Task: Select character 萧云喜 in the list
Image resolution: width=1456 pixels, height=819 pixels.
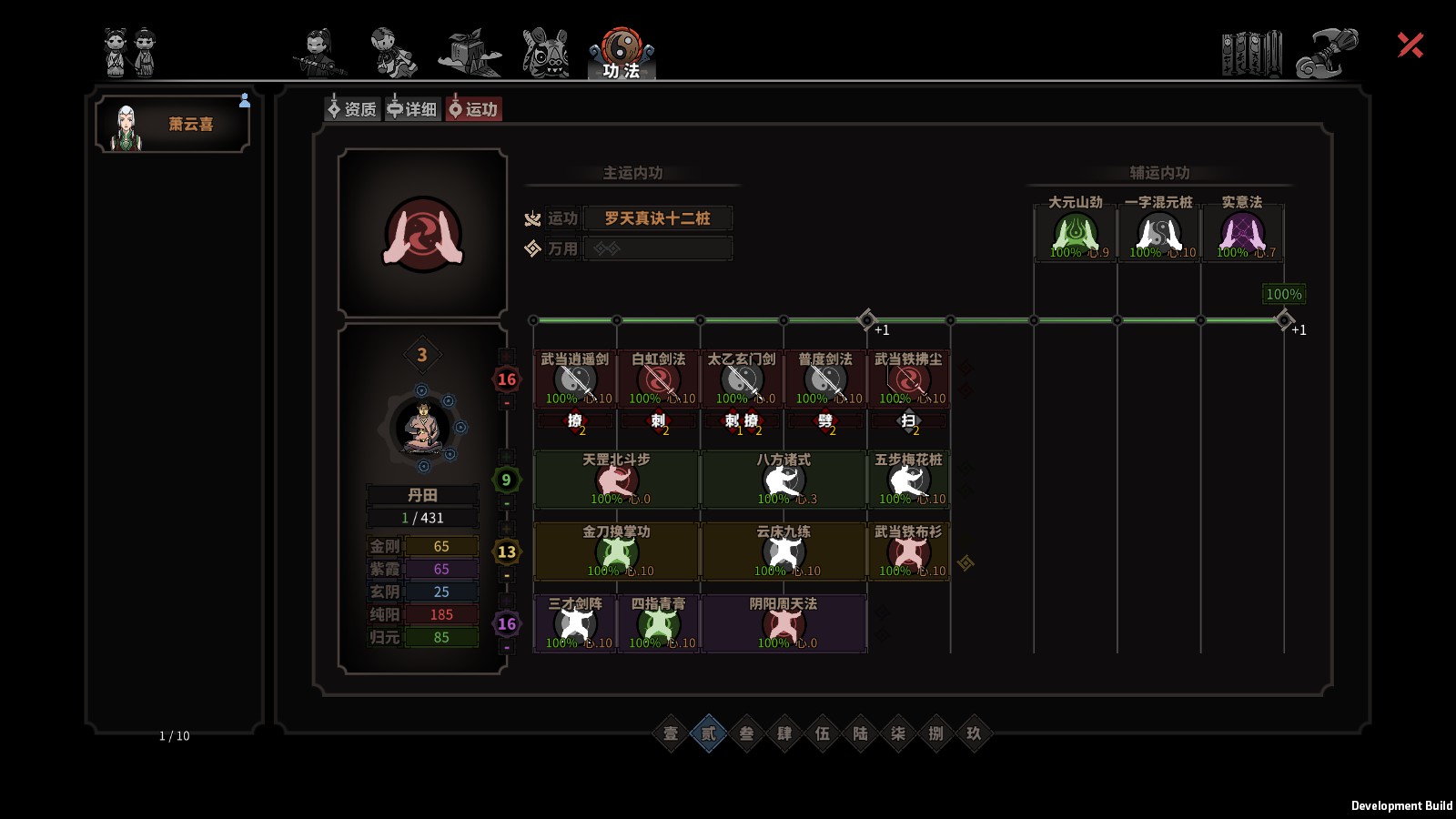Action: tap(173, 125)
